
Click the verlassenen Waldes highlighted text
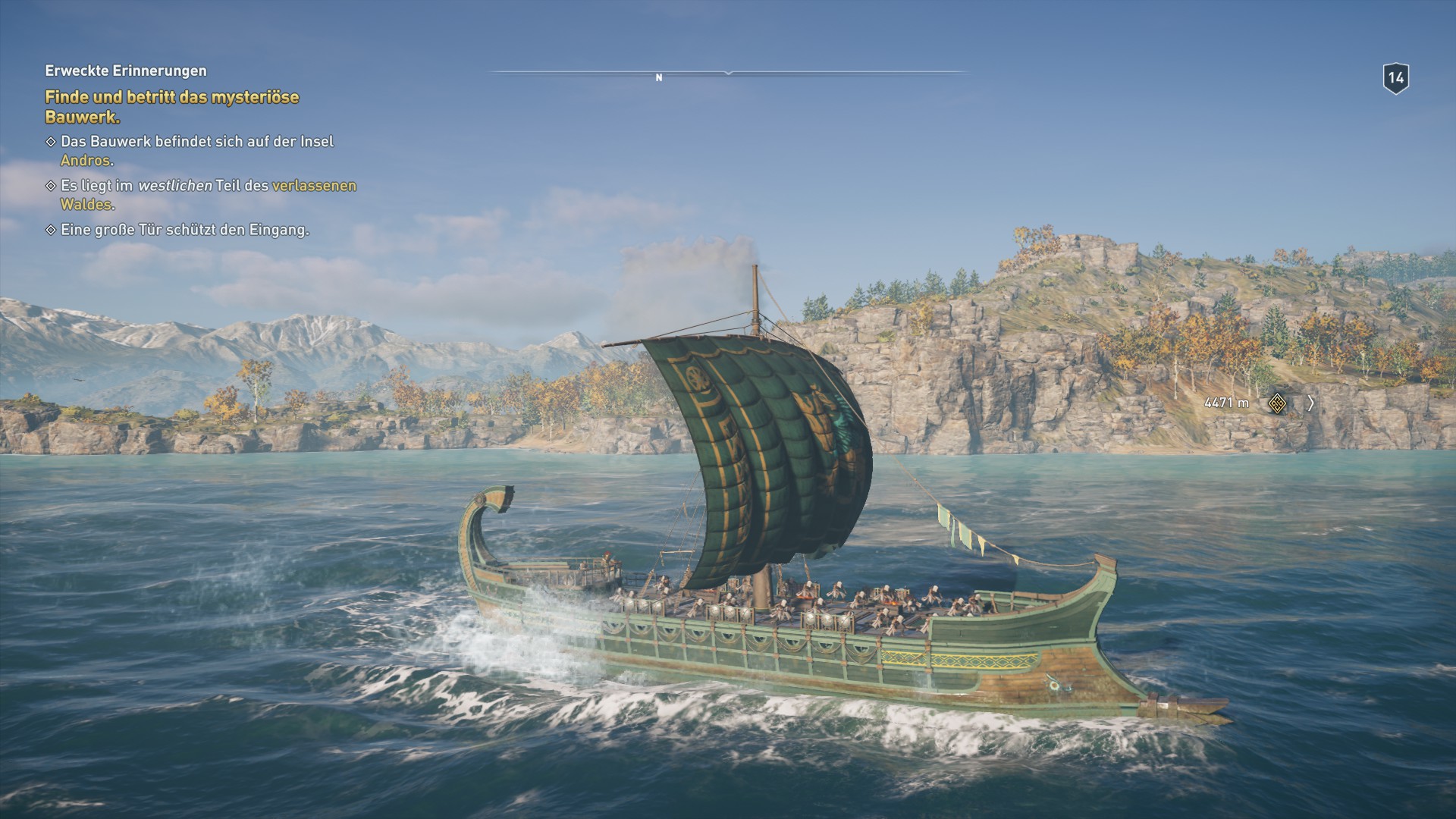[315, 184]
